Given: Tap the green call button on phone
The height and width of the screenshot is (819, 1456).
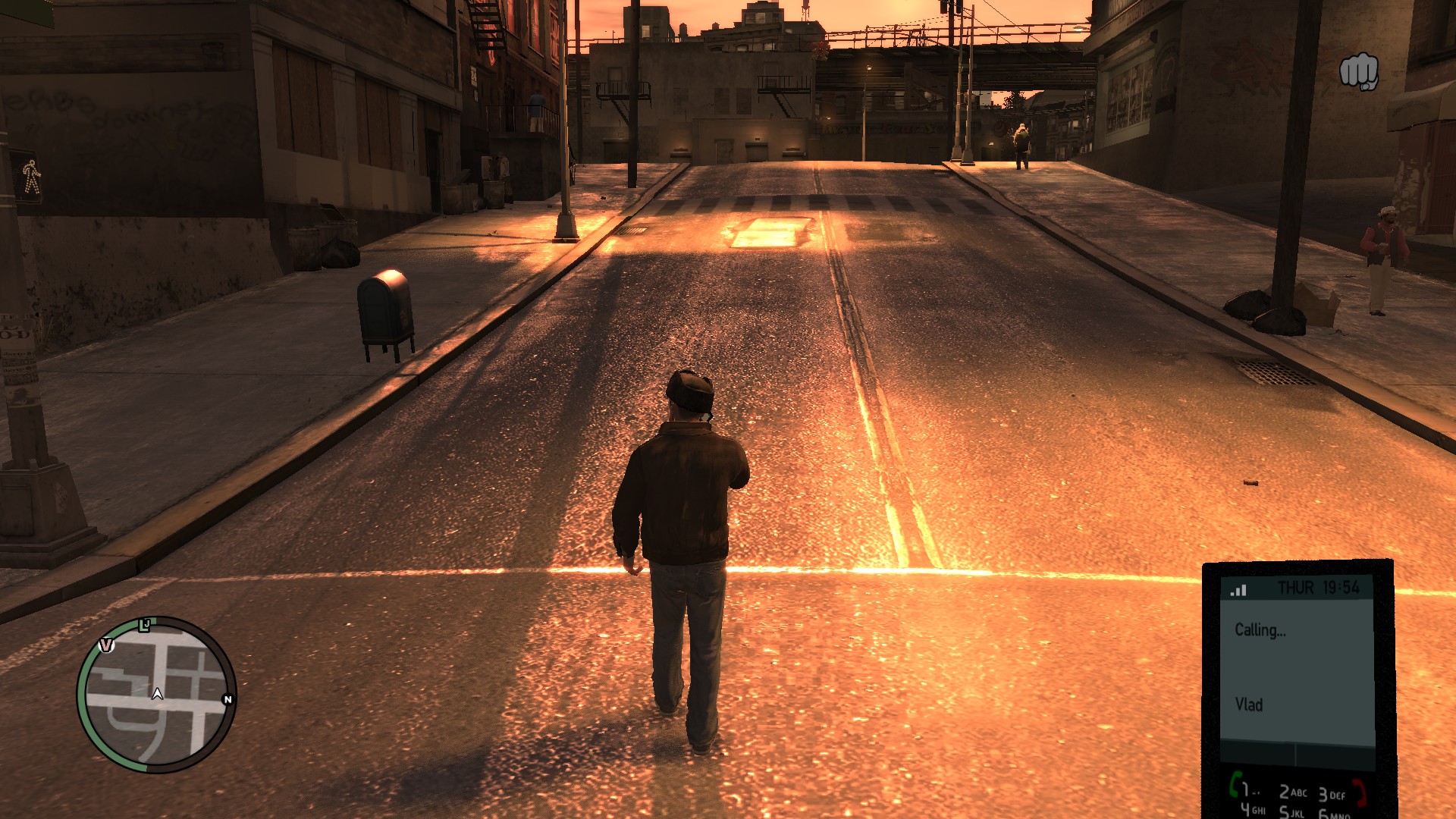Looking at the screenshot, I should pyautogui.click(x=1235, y=784).
